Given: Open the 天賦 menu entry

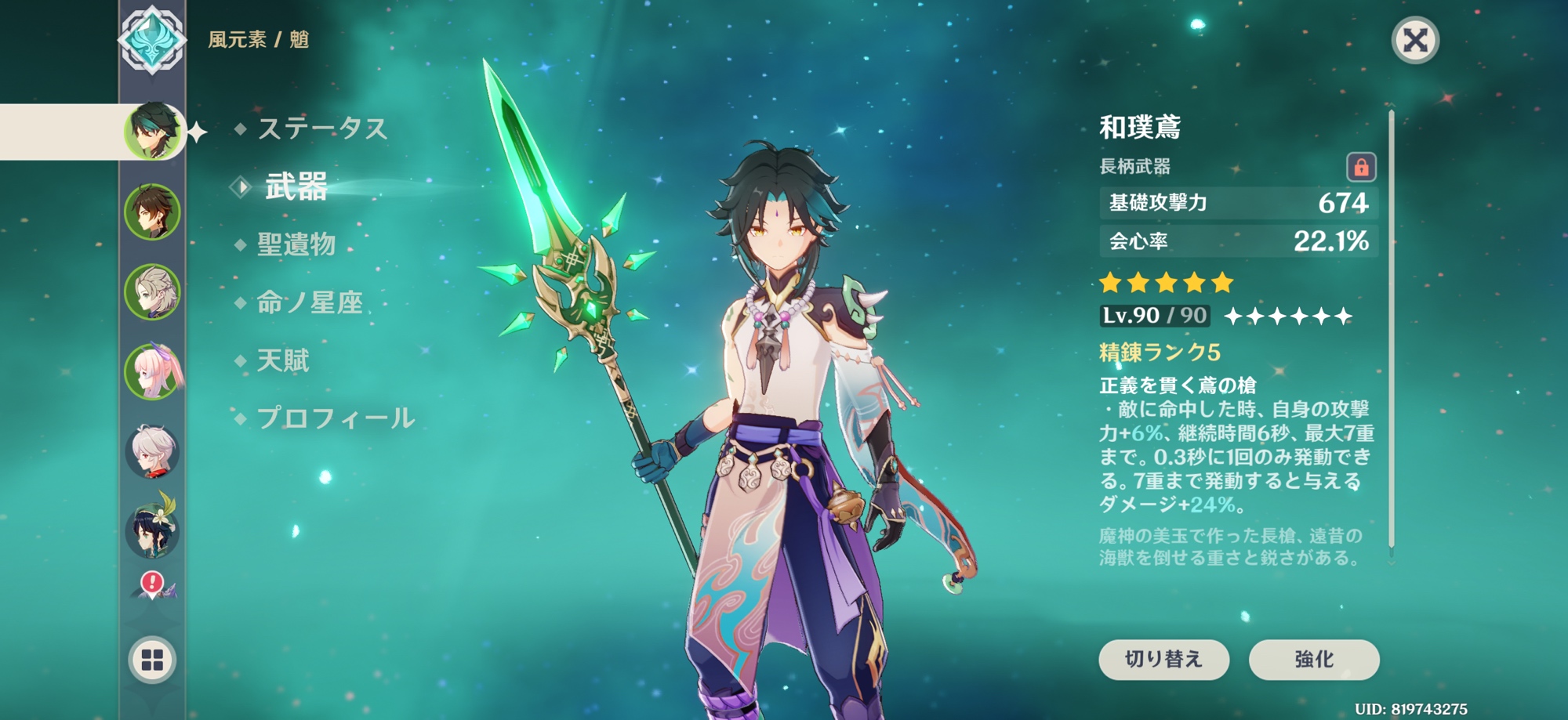Looking at the screenshot, I should (x=283, y=360).
